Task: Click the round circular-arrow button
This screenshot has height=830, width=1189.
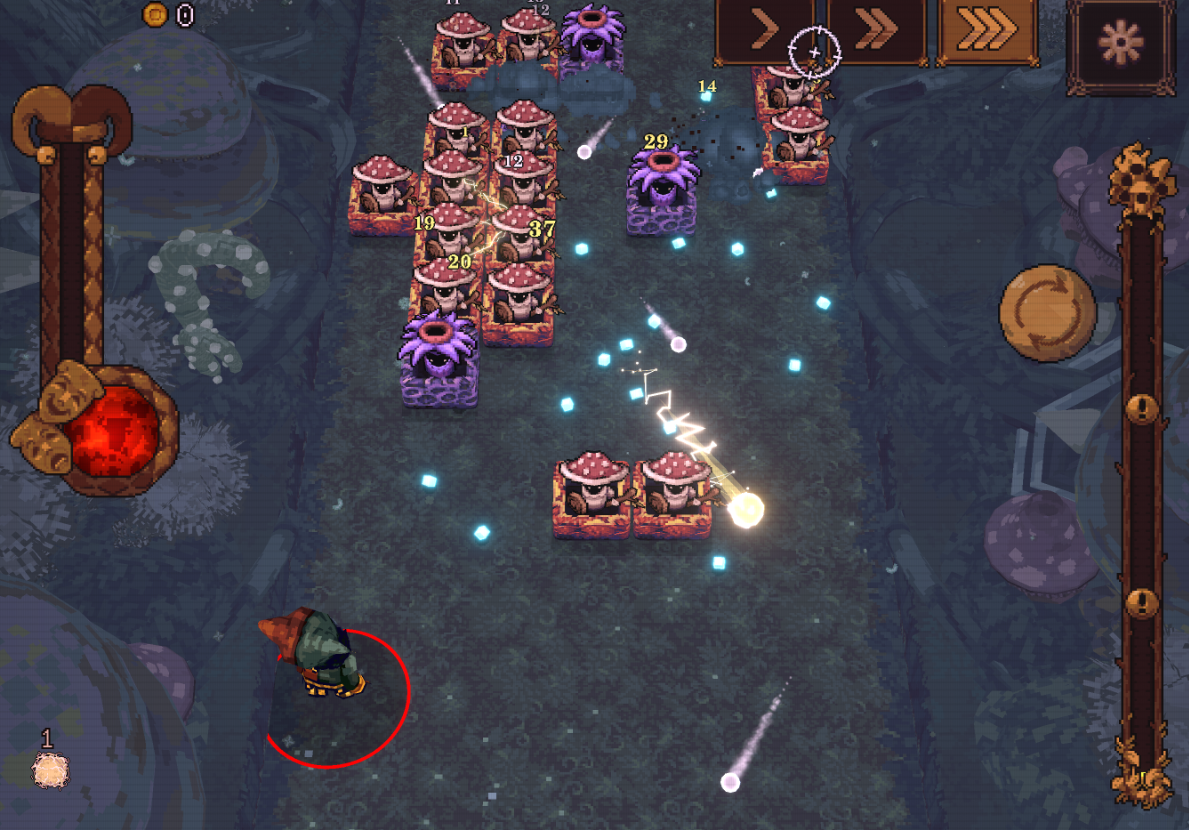Action: tap(1047, 313)
